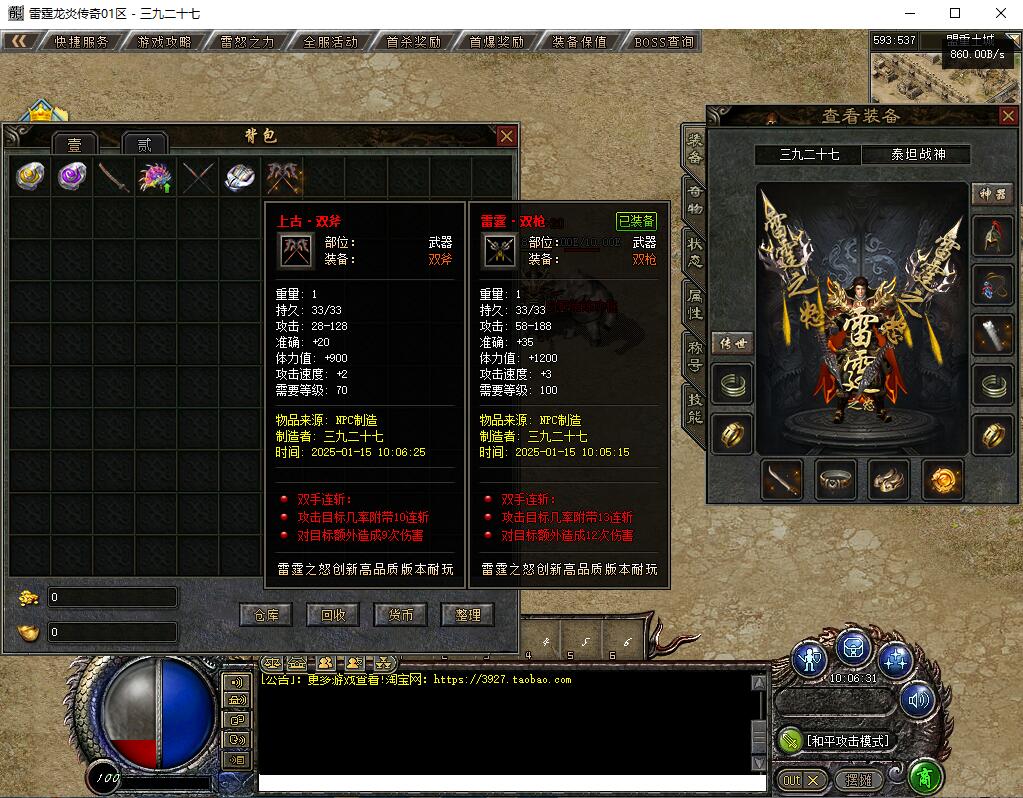Sort the bag with 整理
This screenshot has width=1023, height=798.
point(467,614)
